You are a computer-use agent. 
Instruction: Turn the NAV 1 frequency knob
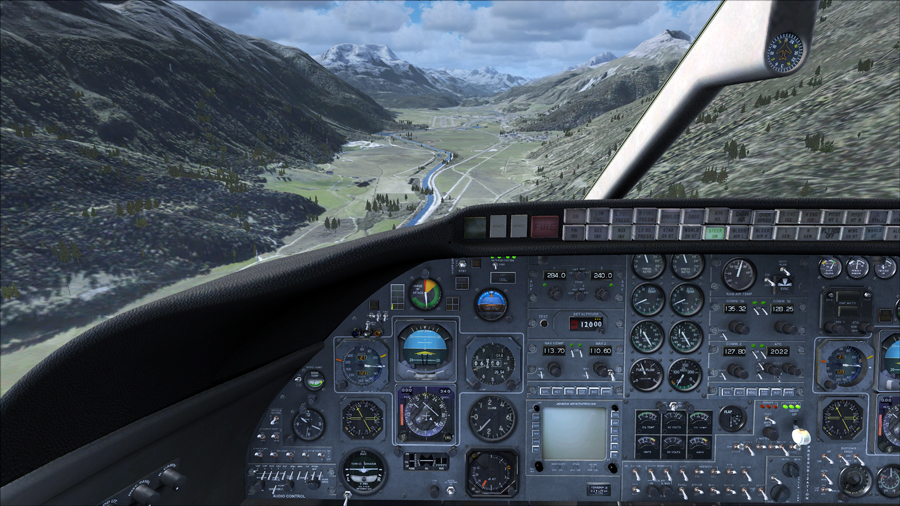[553, 369]
